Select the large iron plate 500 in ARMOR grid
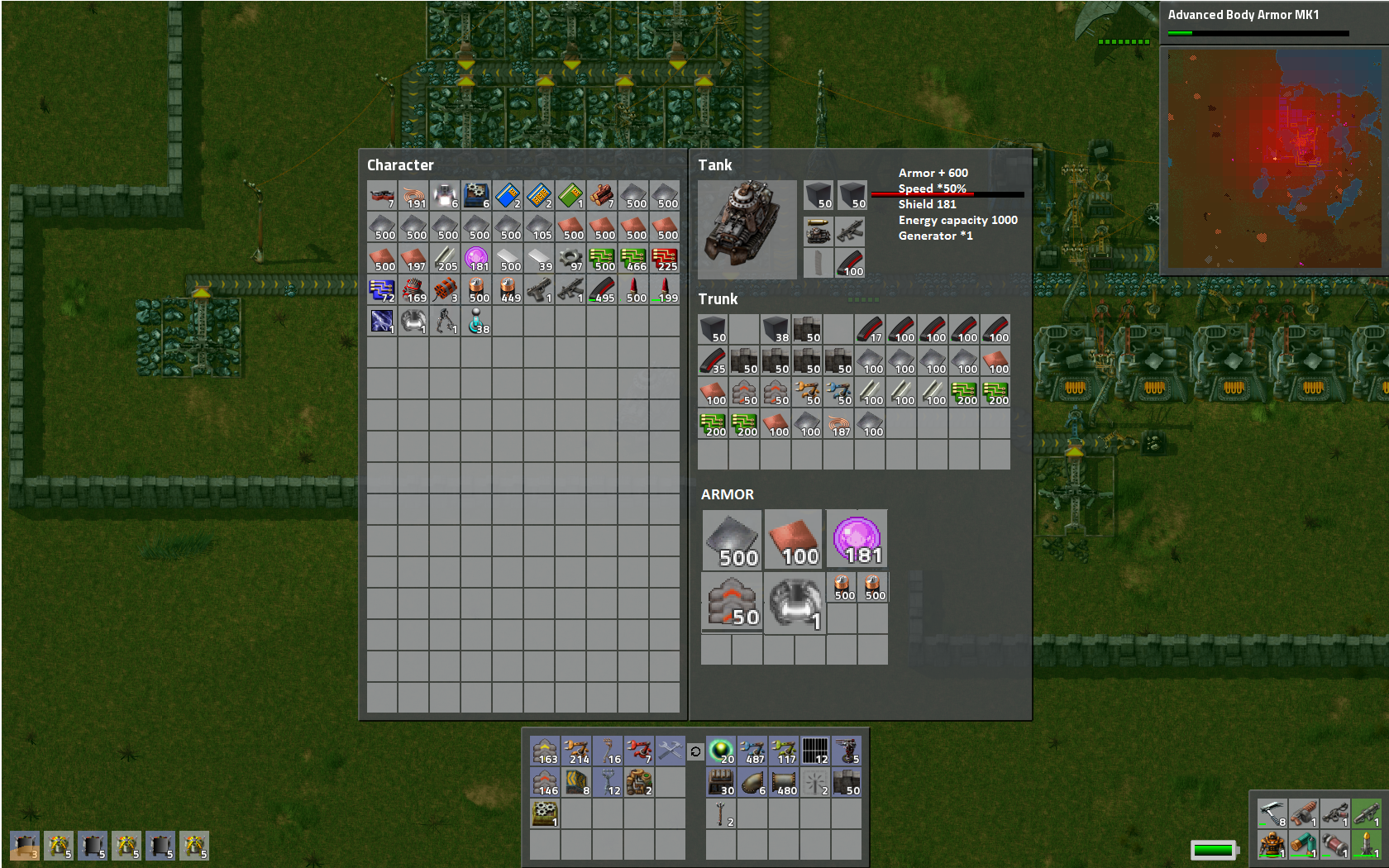 pos(732,539)
